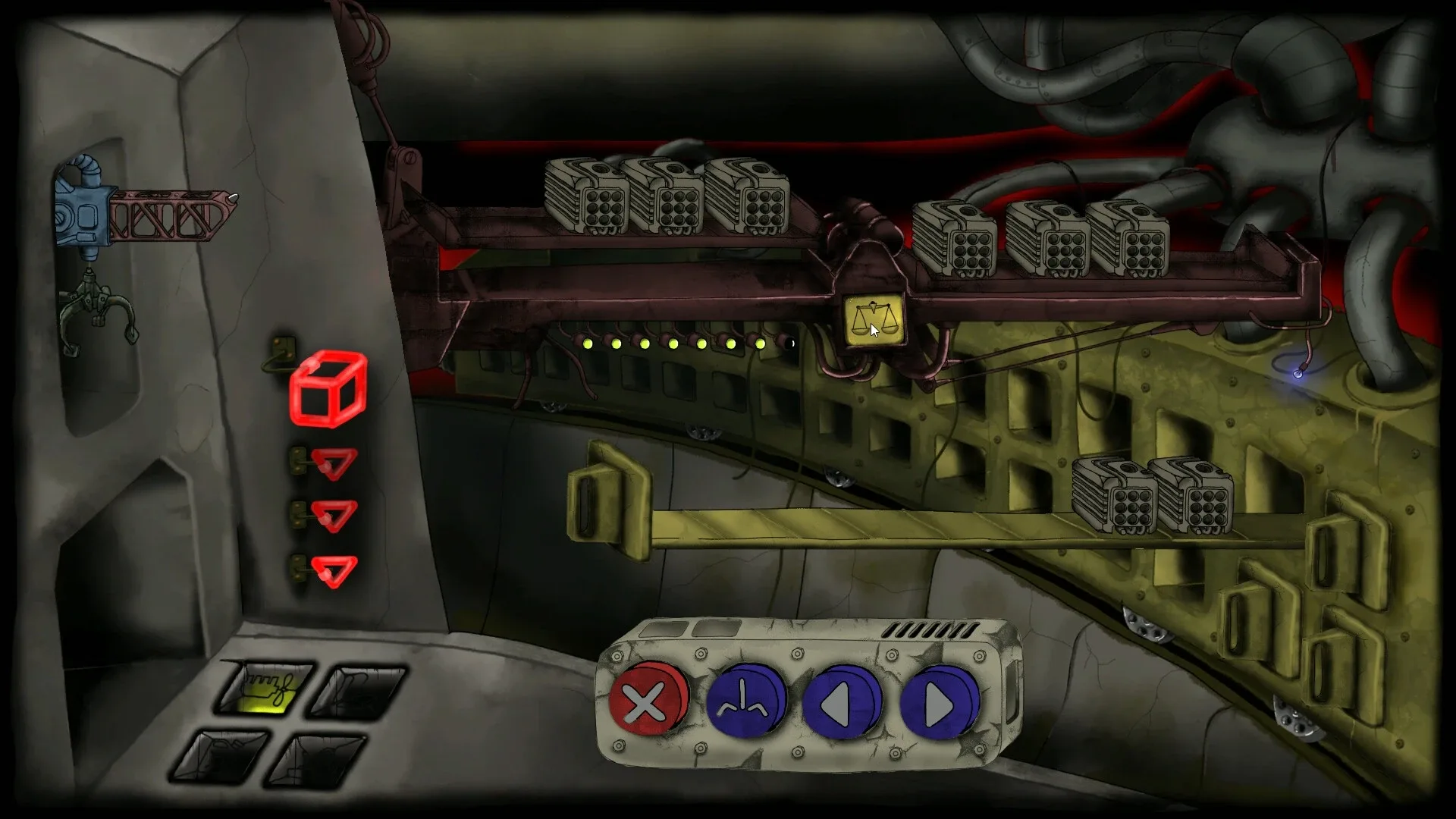1456x819 pixels.
Task: Click the yellow scales emblem on the beam
Action: pos(874,319)
